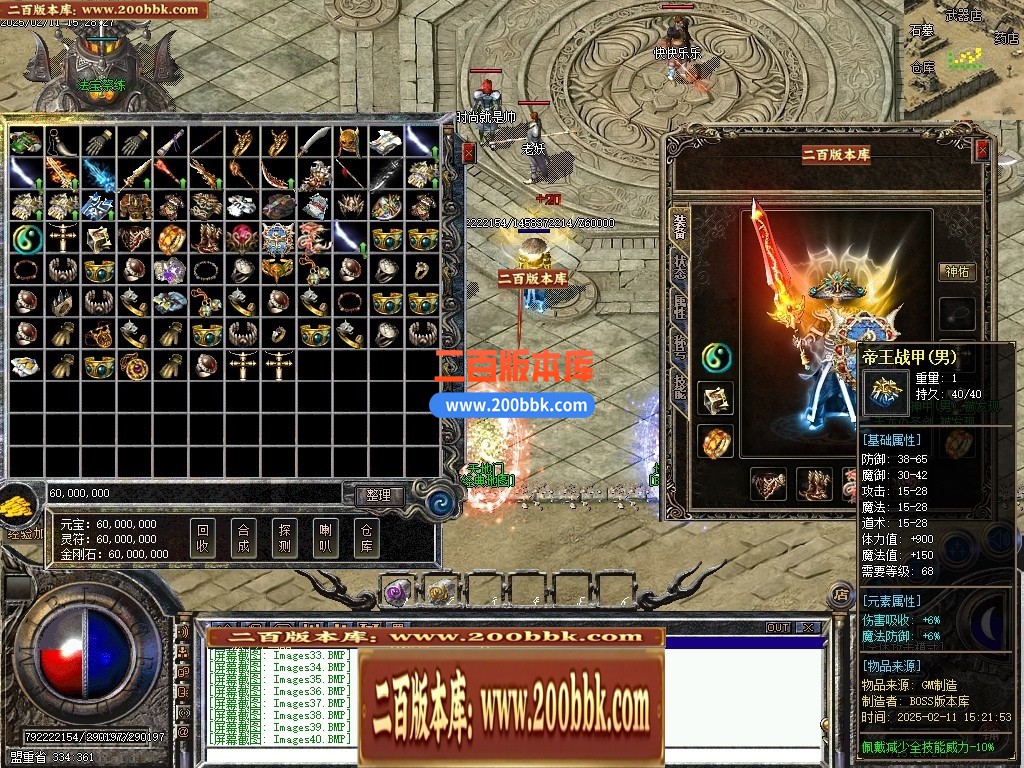Click the 整理 sort button
Screen dimensions: 1024x768
(378, 495)
